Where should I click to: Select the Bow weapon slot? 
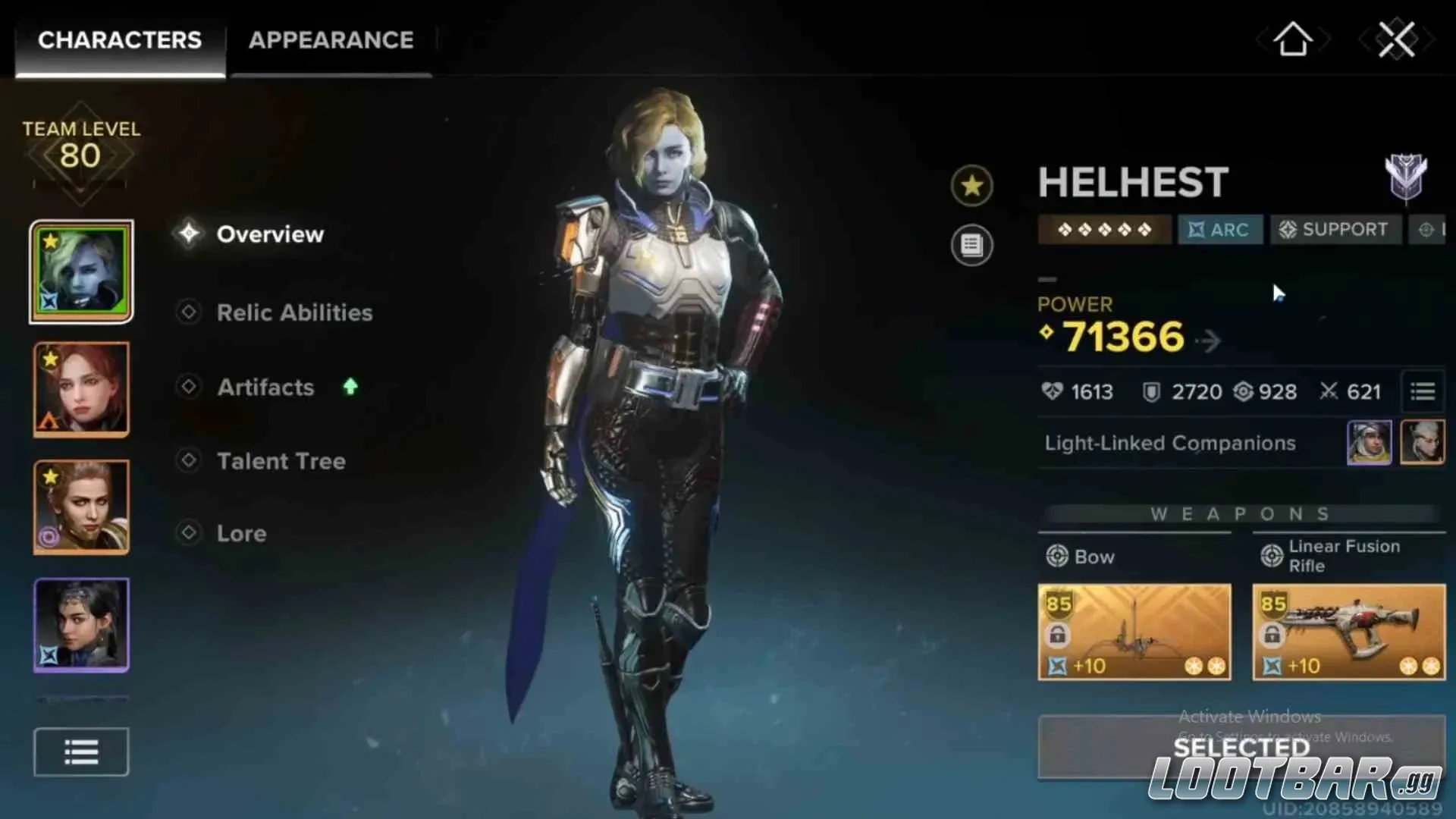1134,632
